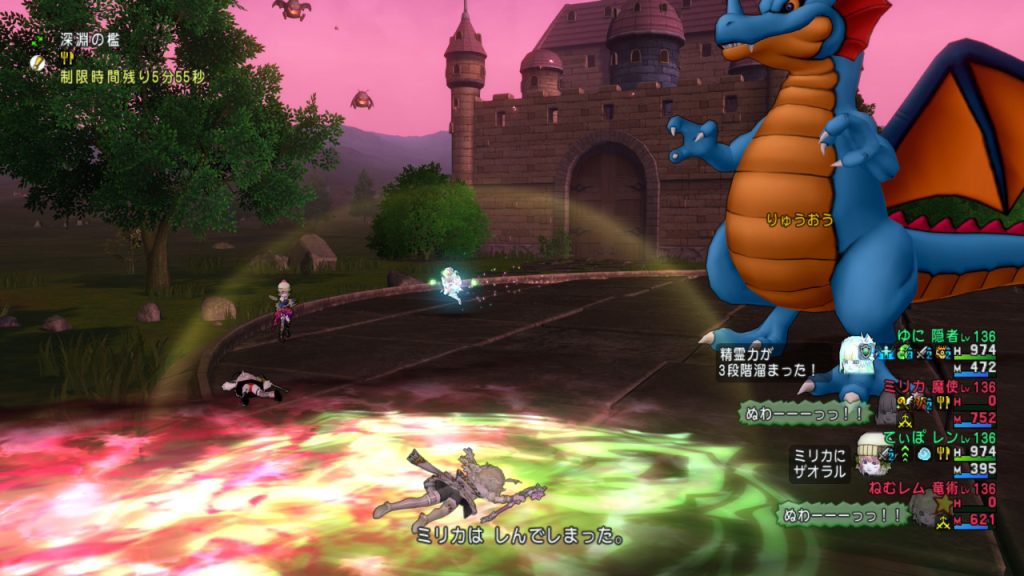Image resolution: width=1024 pixels, height=576 pixels.
Task: Click the fork-and-knife food buff under 深淵の檻
Action: [68, 58]
